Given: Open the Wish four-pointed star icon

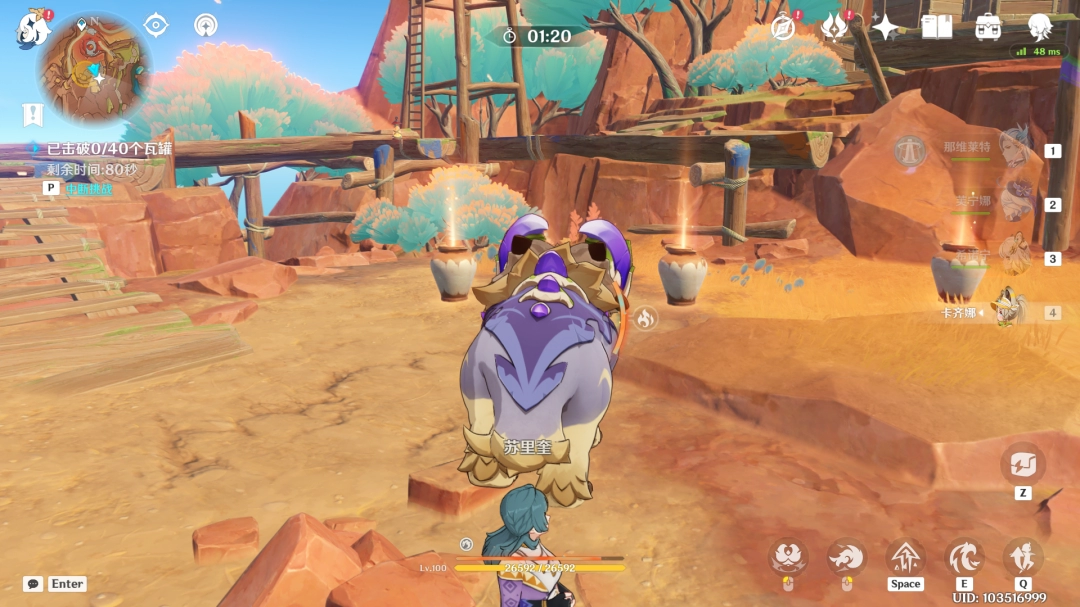Looking at the screenshot, I should pyautogui.click(x=885, y=27).
